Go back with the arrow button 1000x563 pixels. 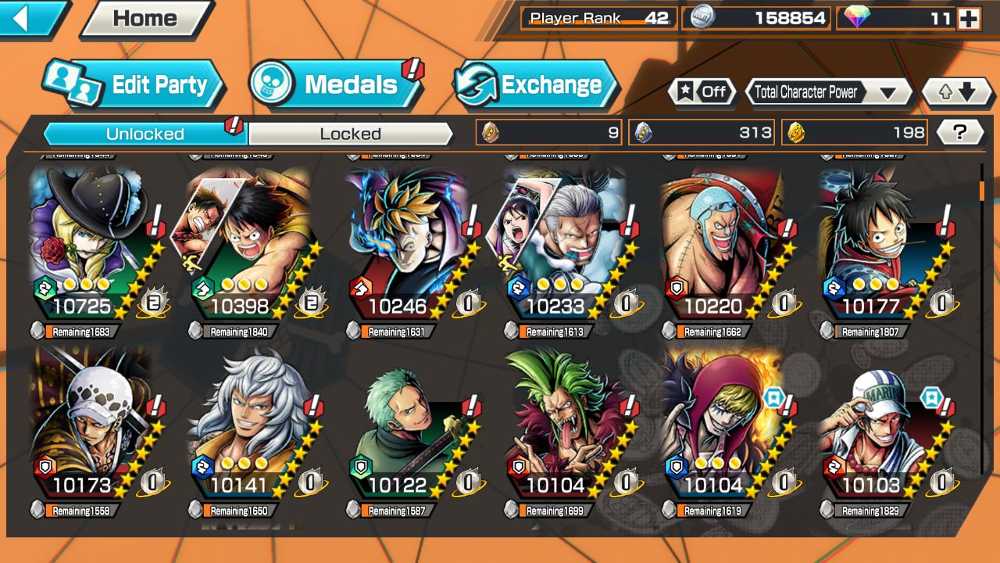(32, 18)
